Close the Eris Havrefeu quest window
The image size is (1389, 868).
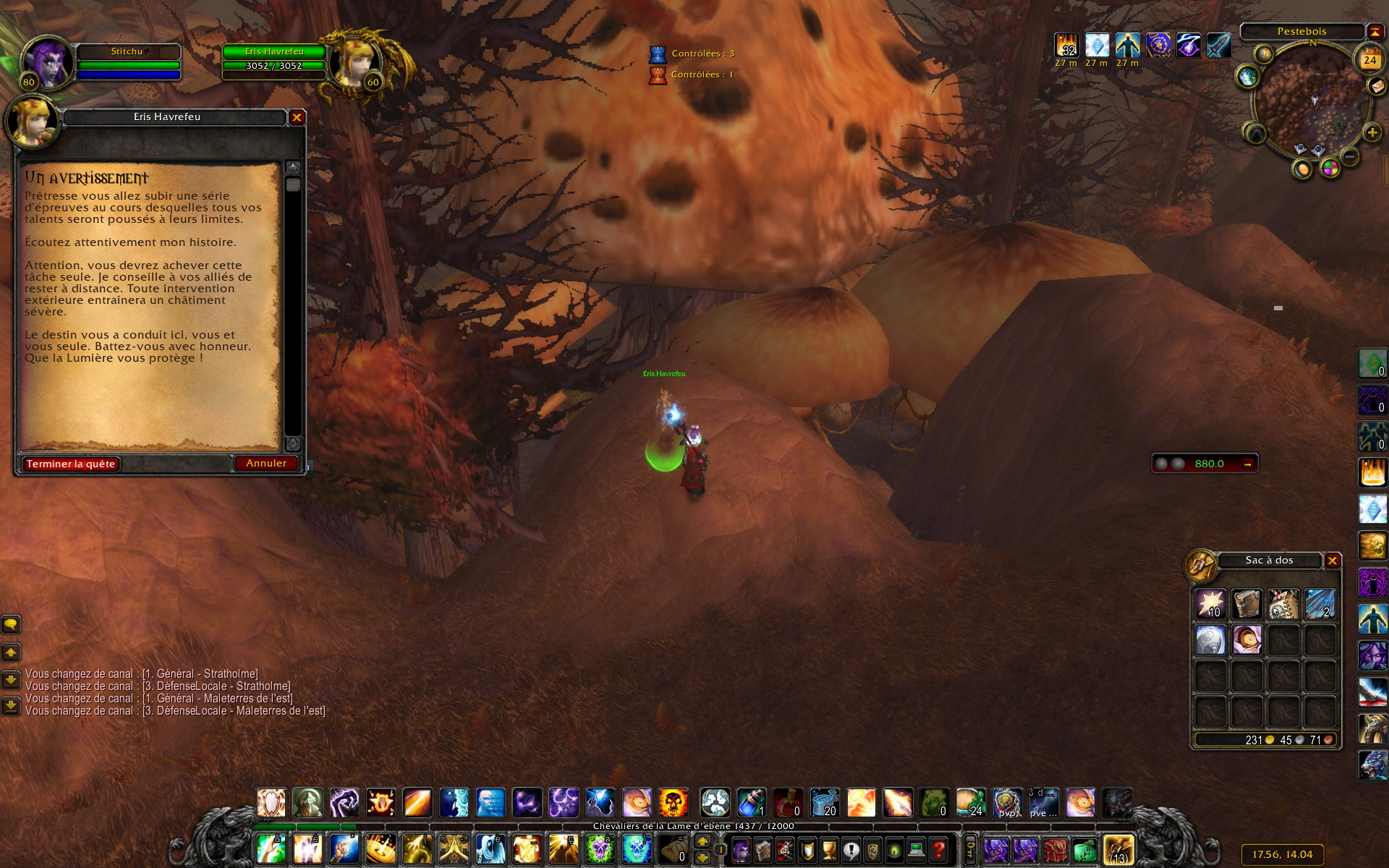pos(297,117)
